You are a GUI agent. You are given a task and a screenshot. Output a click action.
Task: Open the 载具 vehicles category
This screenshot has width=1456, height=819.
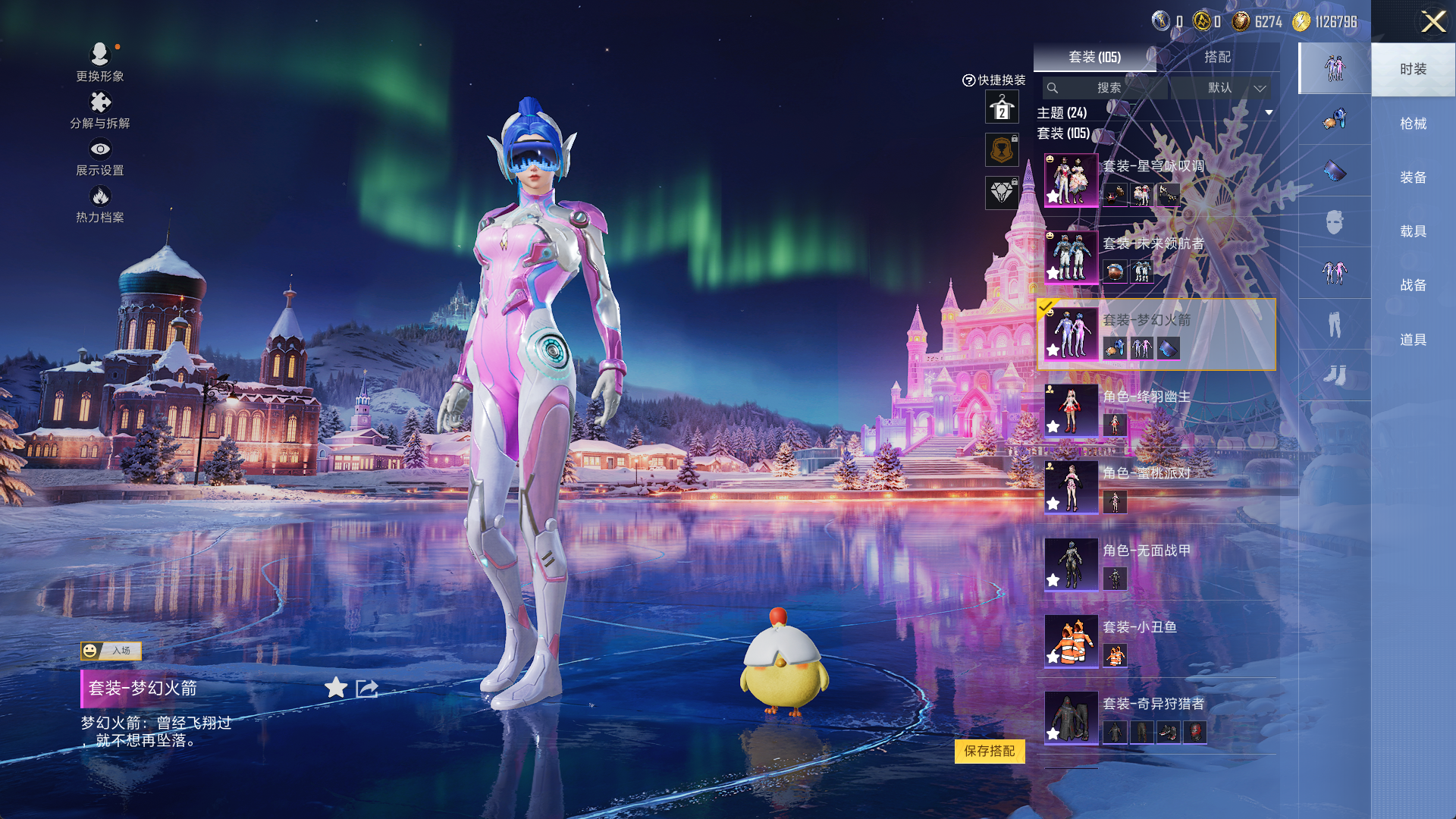pyautogui.click(x=1413, y=231)
